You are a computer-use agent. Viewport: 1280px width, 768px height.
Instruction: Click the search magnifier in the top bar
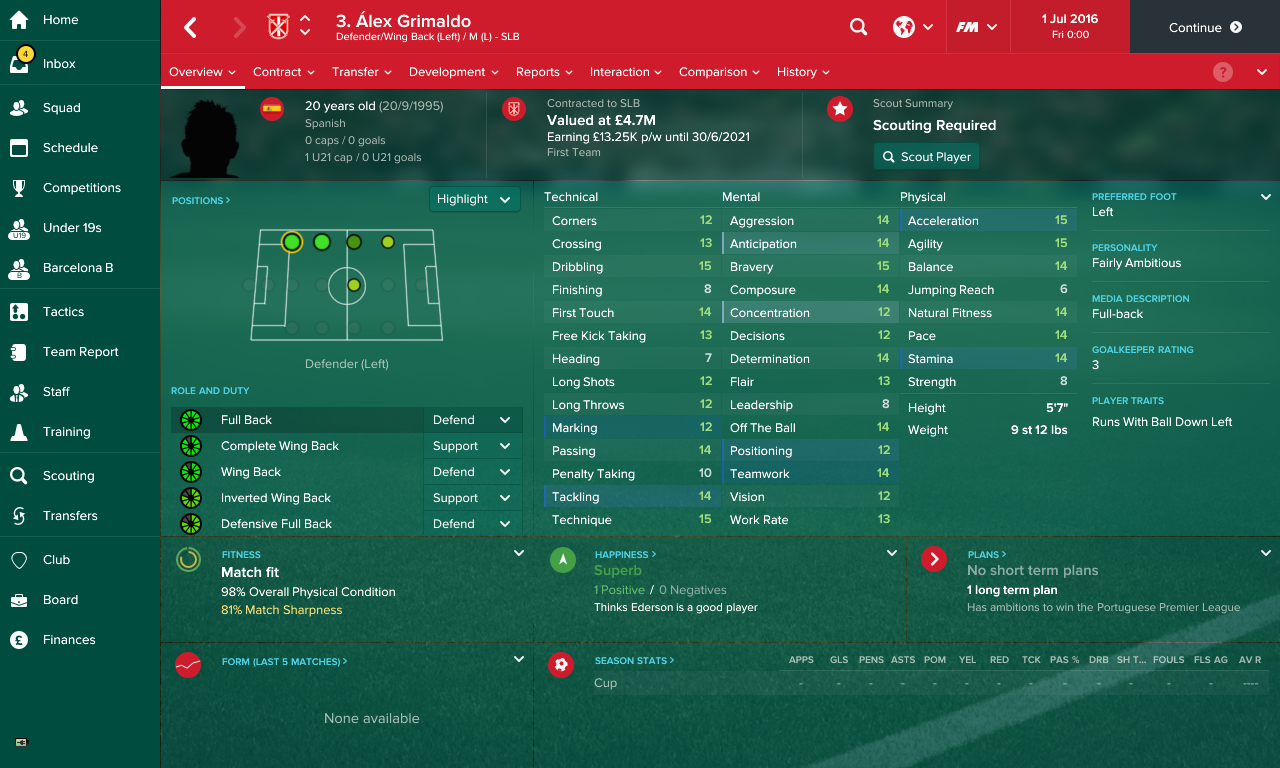(858, 27)
